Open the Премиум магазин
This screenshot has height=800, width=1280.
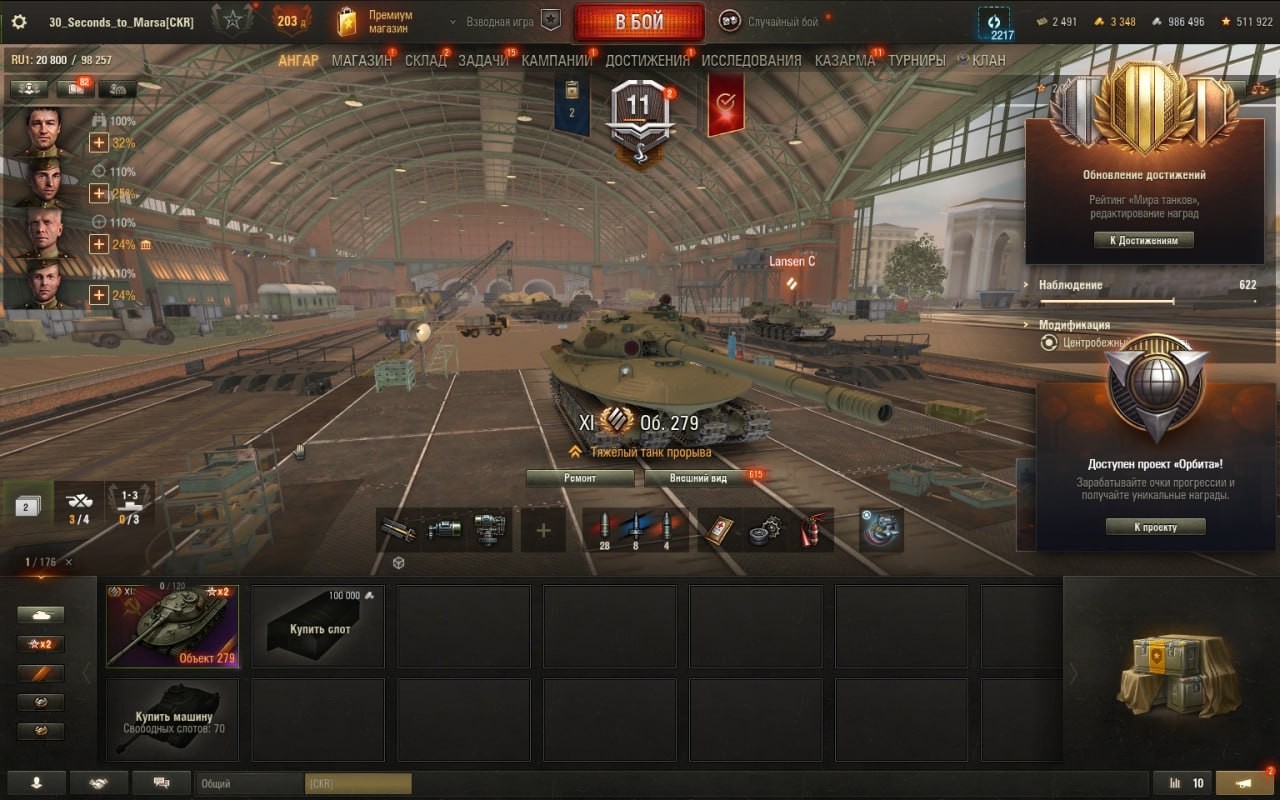[375, 22]
